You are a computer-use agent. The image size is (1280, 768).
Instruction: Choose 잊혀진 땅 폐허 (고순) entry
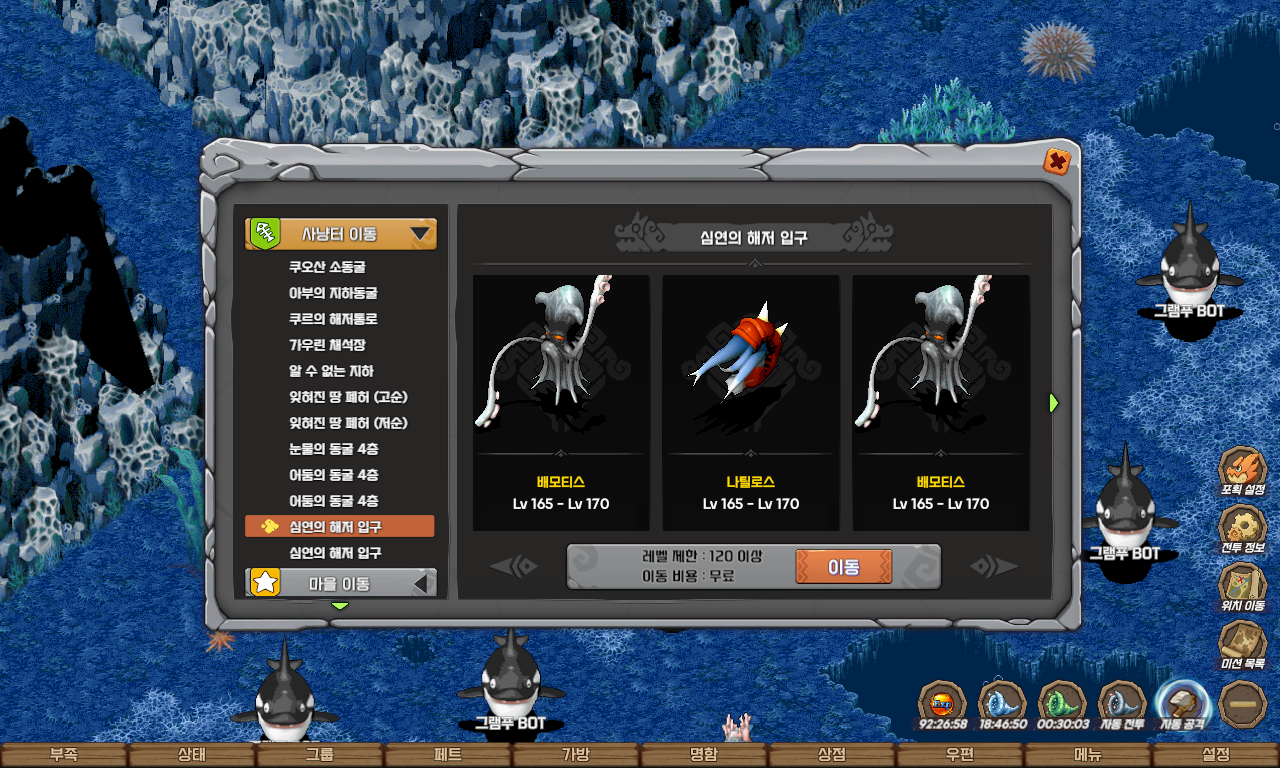348,397
